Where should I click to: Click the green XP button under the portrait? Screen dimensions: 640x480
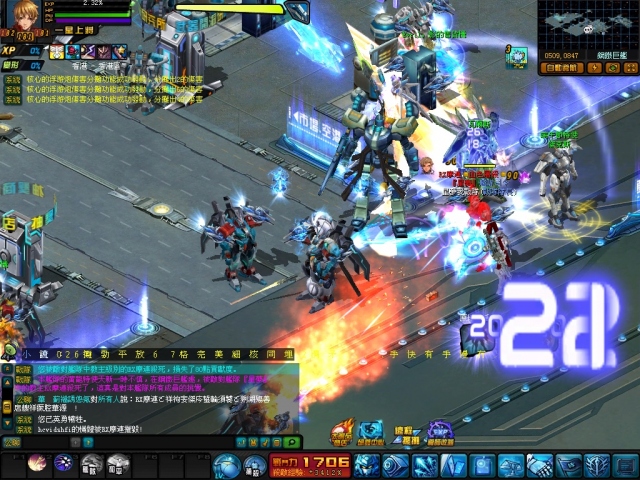12,50
